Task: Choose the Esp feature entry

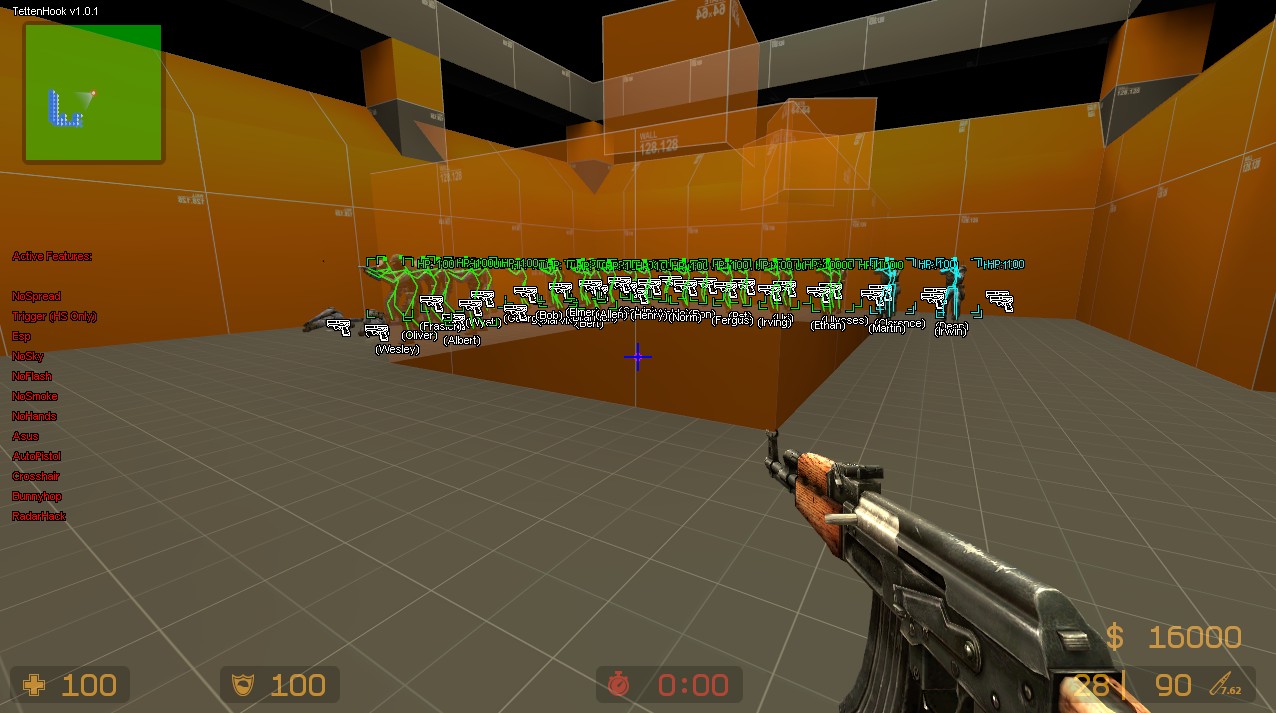Action: point(21,336)
